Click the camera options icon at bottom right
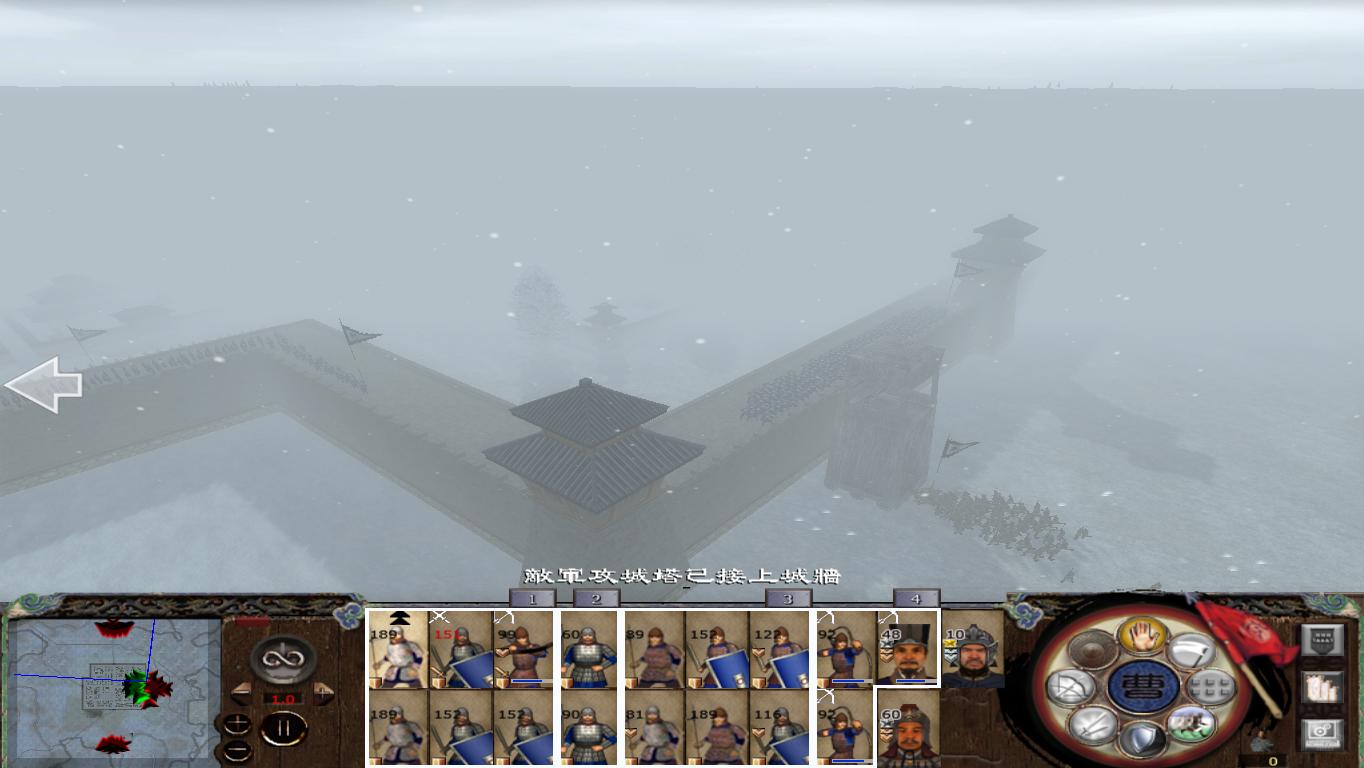 click(x=1323, y=732)
